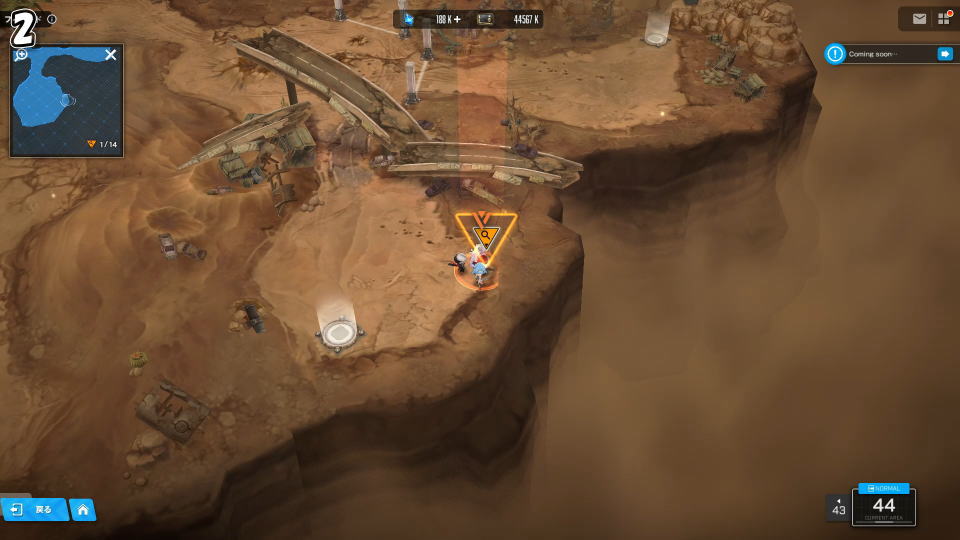
Task: Select the orange triangle search marker
Action: [485, 236]
